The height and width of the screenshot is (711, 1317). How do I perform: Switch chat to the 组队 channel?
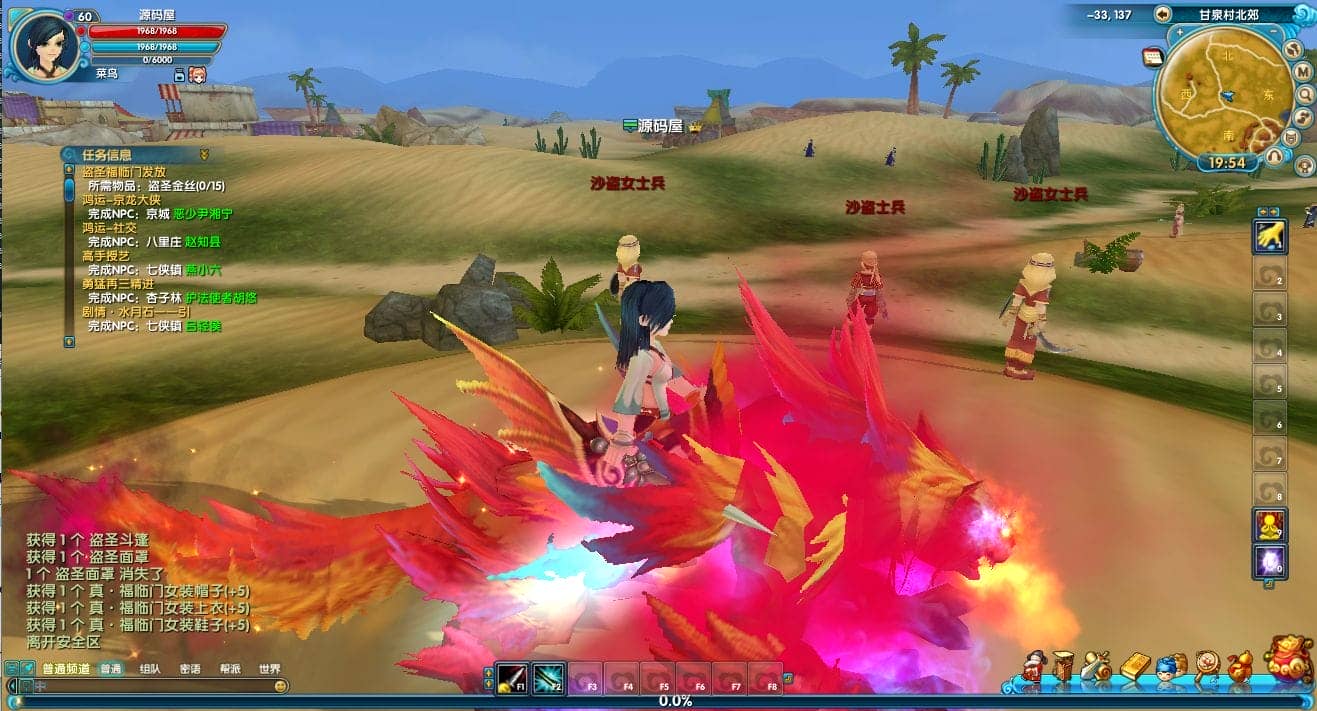[150, 669]
